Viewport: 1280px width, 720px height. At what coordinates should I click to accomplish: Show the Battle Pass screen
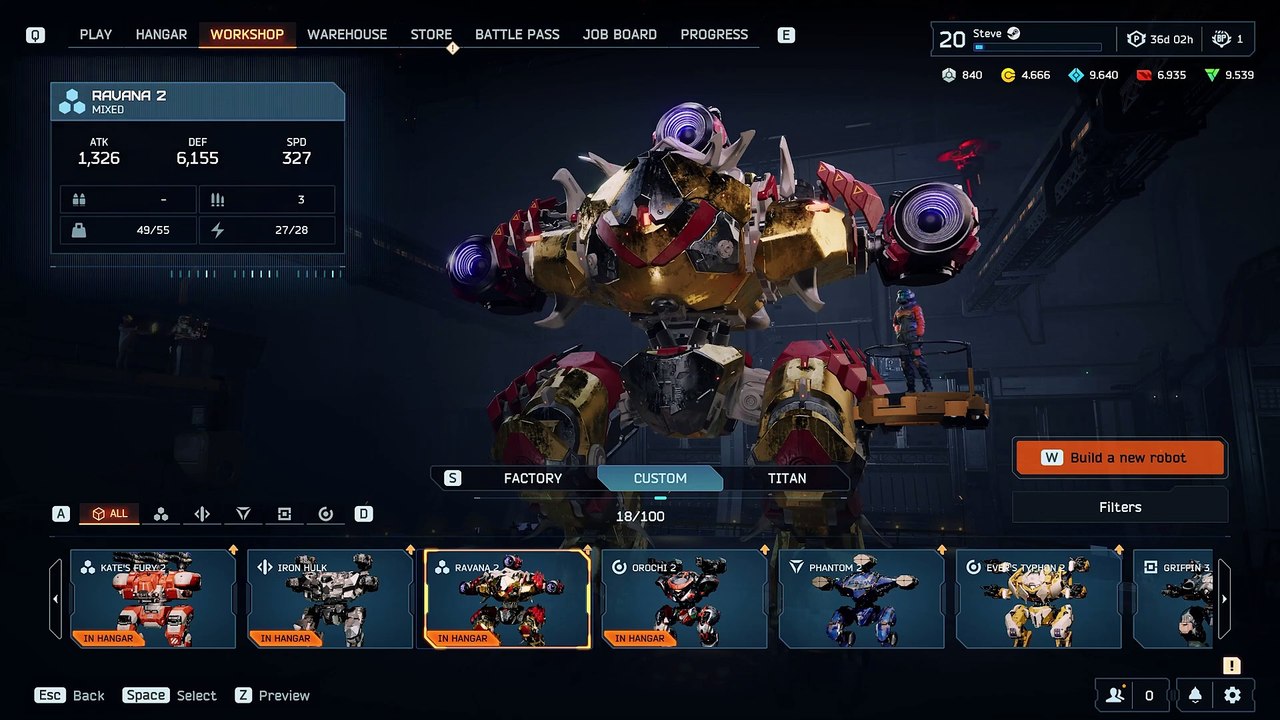[x=517, y=34]
